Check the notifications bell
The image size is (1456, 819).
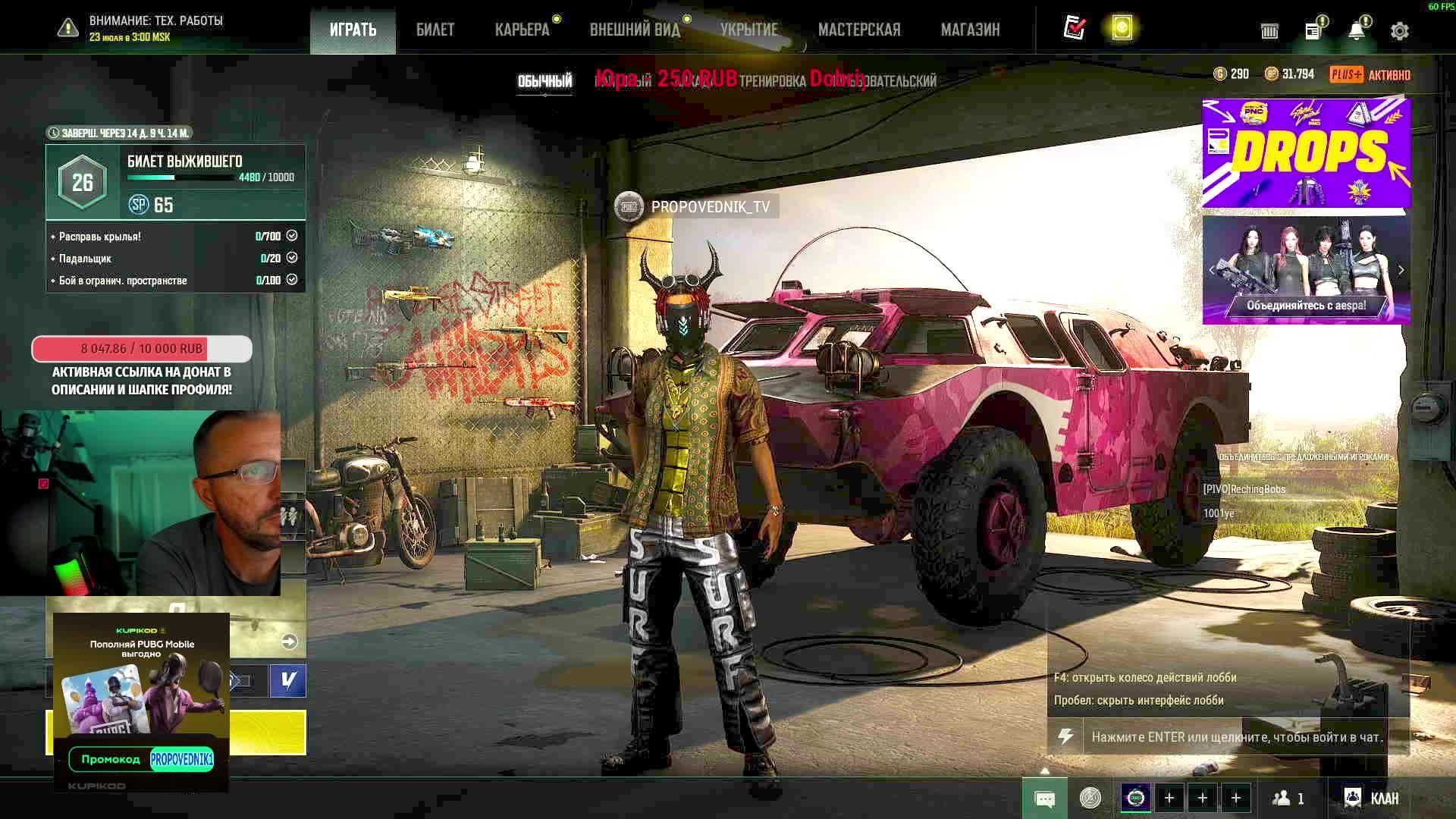tap(1356, 30)
